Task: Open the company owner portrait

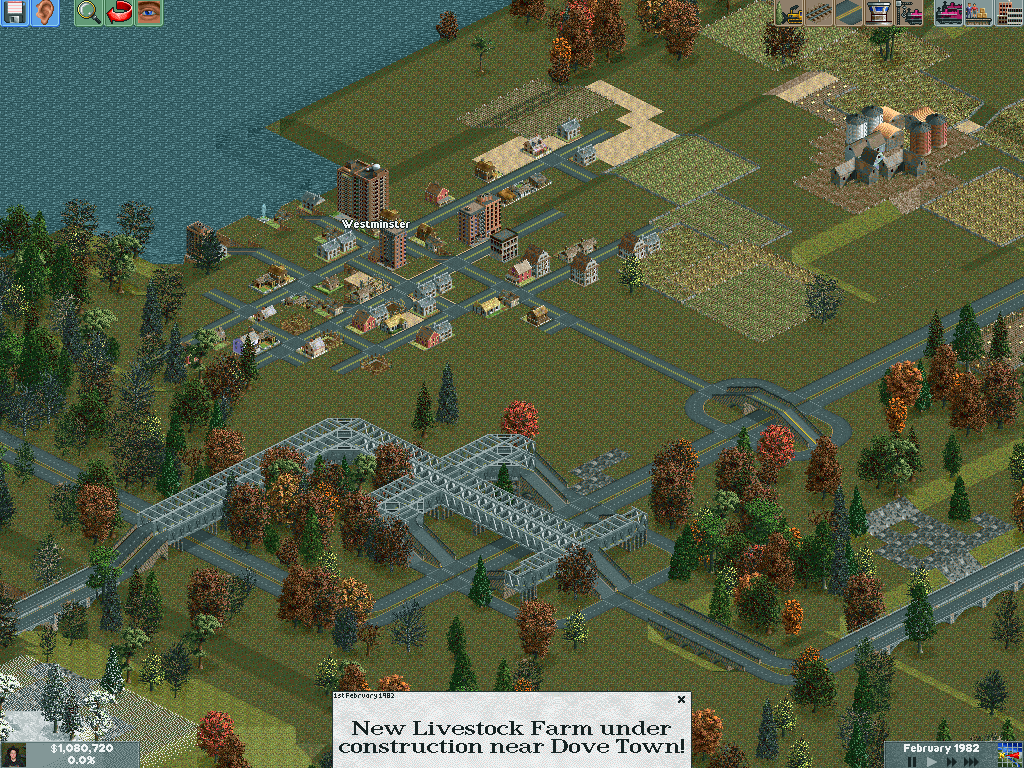Action: coord(14,755)
